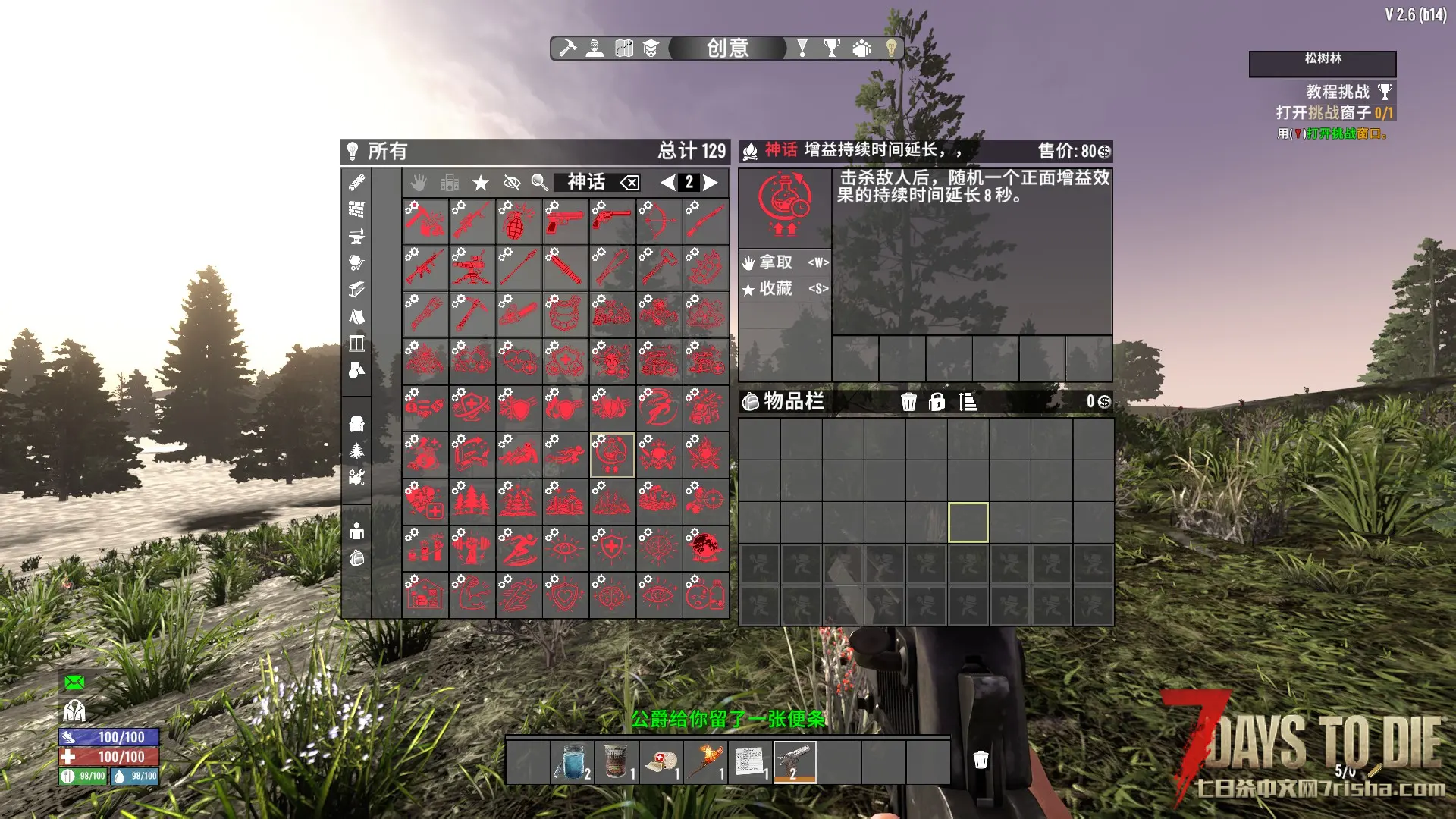
Task: Select the red bow item
Action: point(658,221)
